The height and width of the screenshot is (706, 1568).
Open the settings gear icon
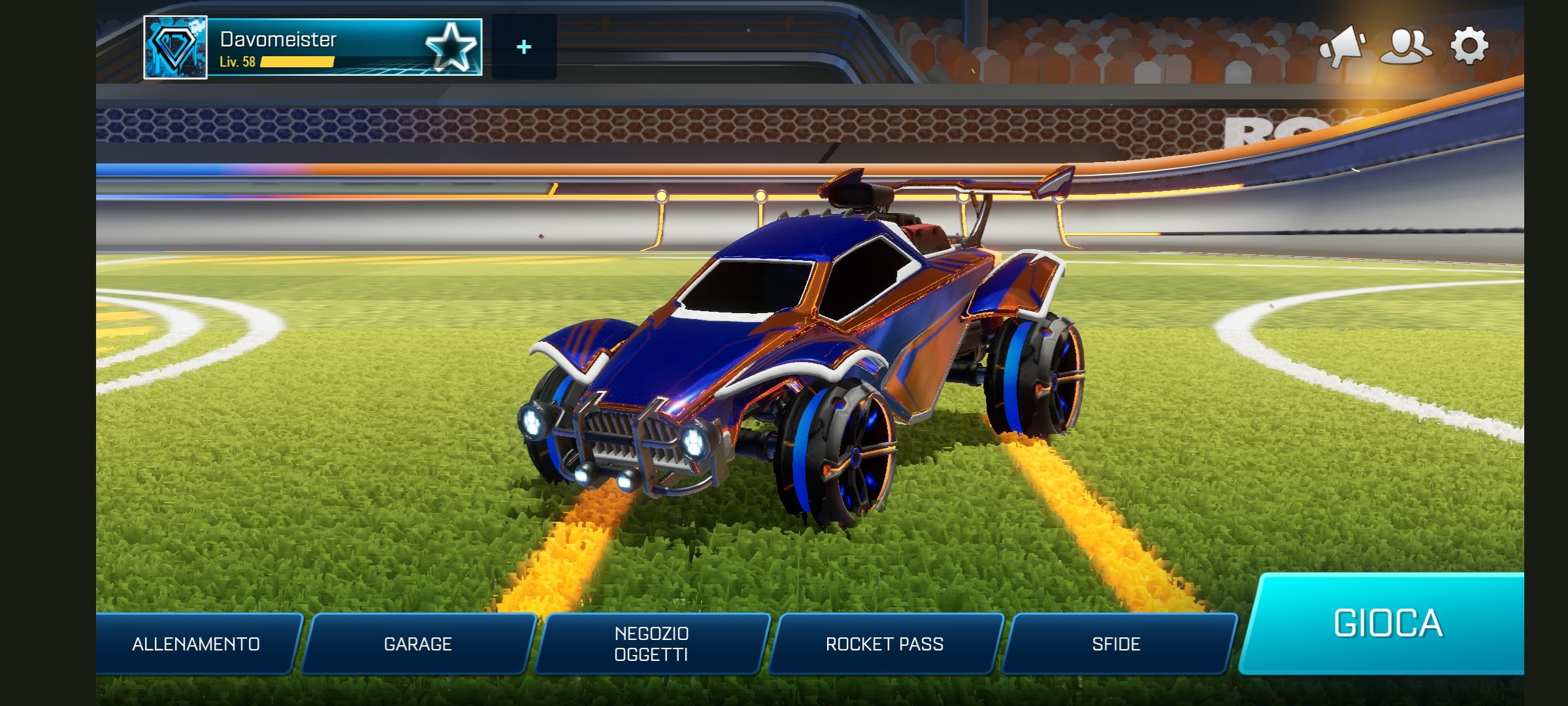(1470, 47)
